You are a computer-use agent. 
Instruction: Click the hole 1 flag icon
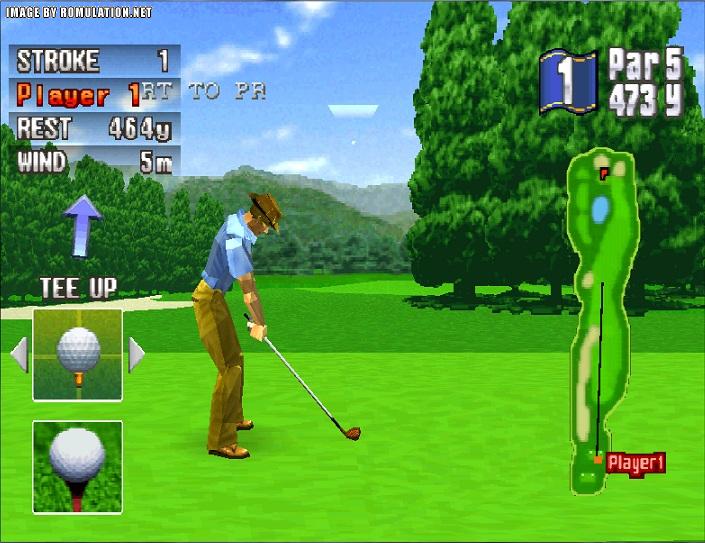tap(568, 80)
